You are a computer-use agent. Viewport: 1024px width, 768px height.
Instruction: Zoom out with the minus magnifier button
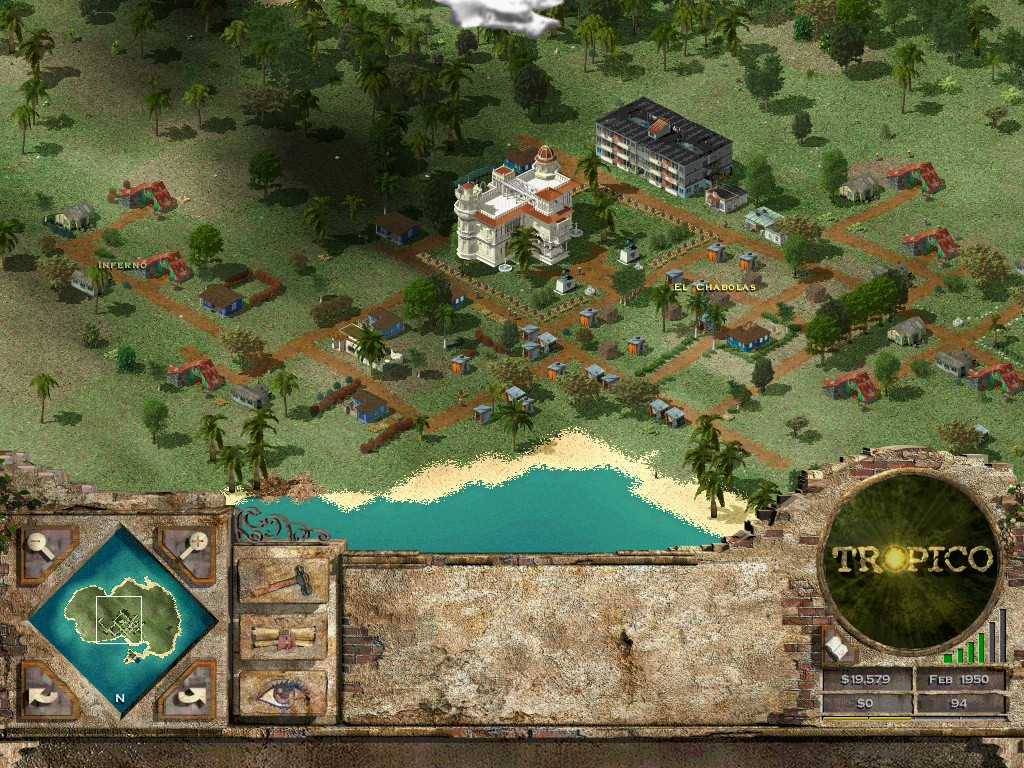pyautogui.click(x=47, y=552)
